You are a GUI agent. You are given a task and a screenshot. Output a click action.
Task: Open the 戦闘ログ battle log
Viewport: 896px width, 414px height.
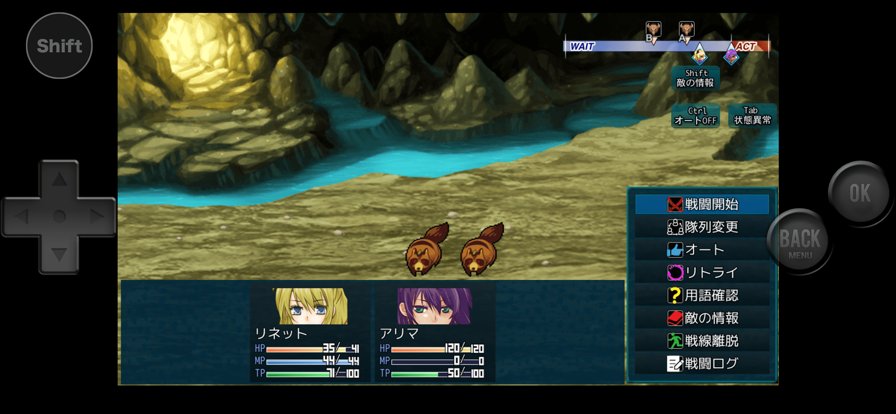point(702,364)
